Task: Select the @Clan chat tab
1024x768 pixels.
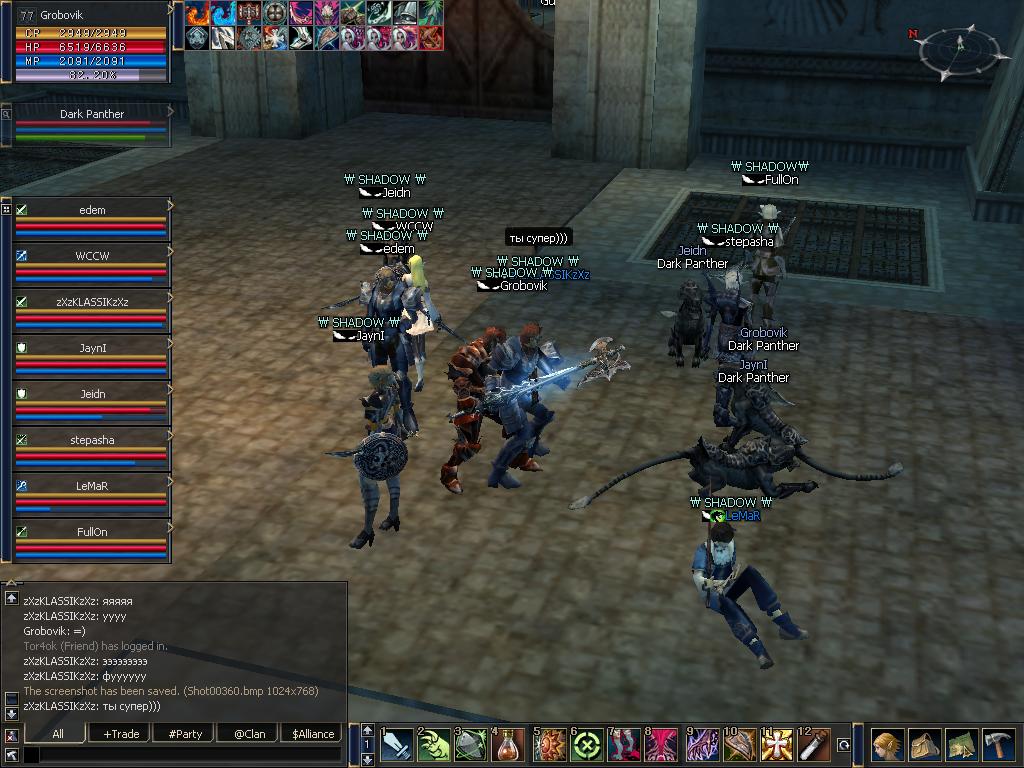Action: point(249,733)
